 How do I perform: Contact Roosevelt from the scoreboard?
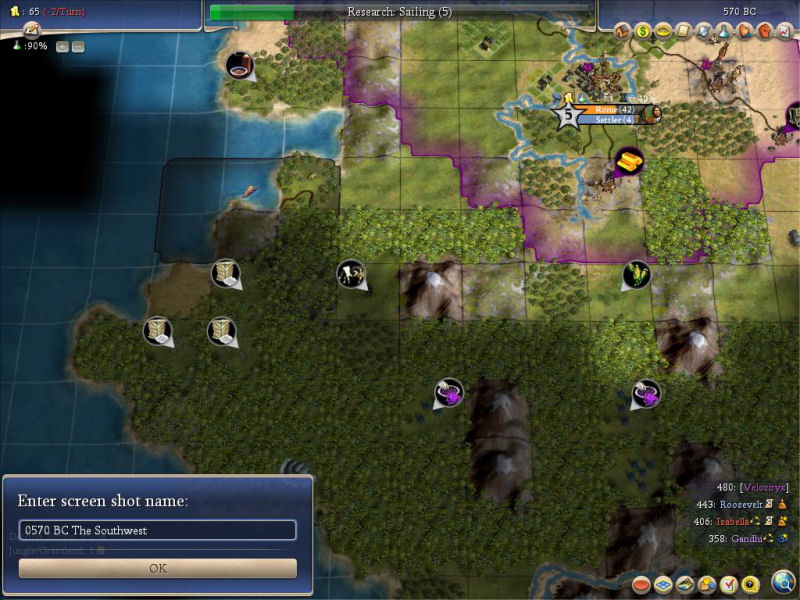(739, 505)
